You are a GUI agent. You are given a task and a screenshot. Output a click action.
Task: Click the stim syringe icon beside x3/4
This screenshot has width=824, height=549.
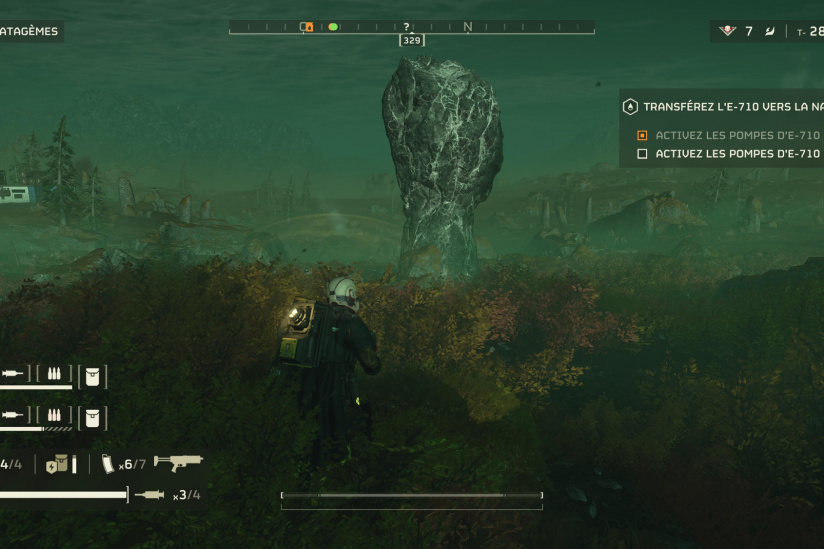click(150, 495)
